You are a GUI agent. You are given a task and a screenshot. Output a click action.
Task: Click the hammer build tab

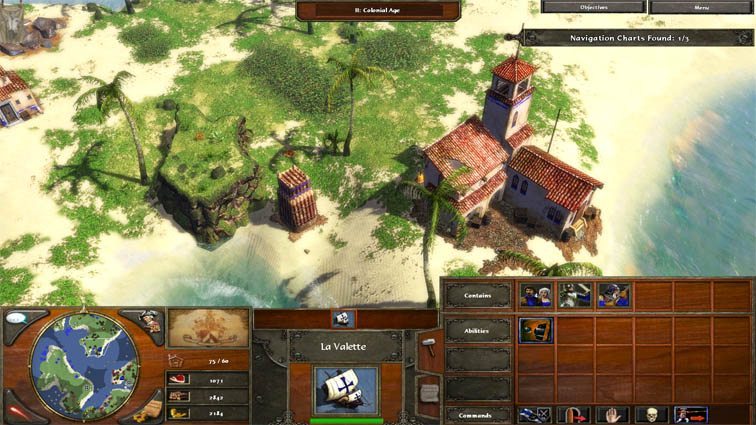click(x=427, y=342)
